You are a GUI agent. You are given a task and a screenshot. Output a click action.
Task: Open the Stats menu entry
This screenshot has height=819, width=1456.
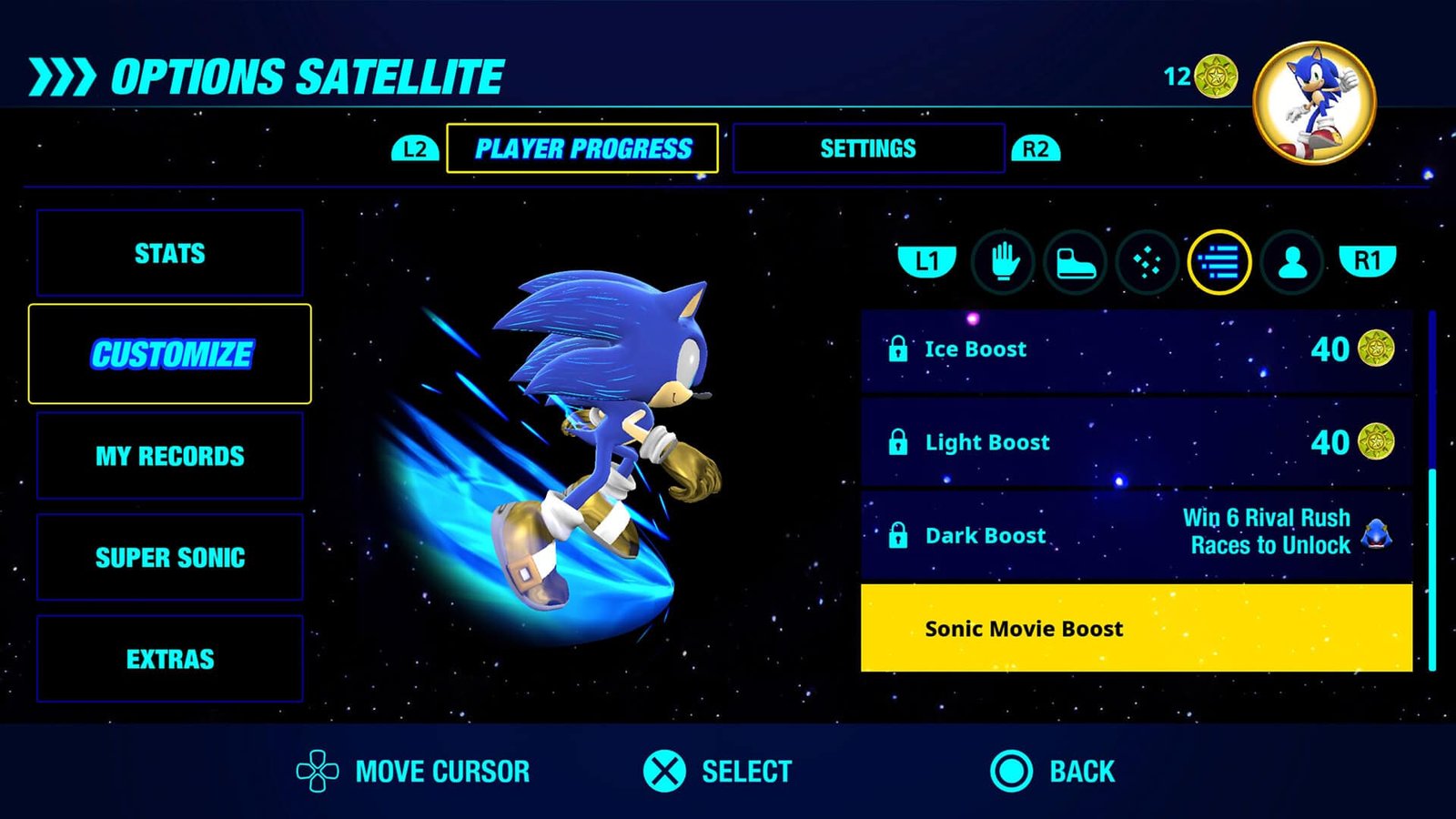coord(170,253)
